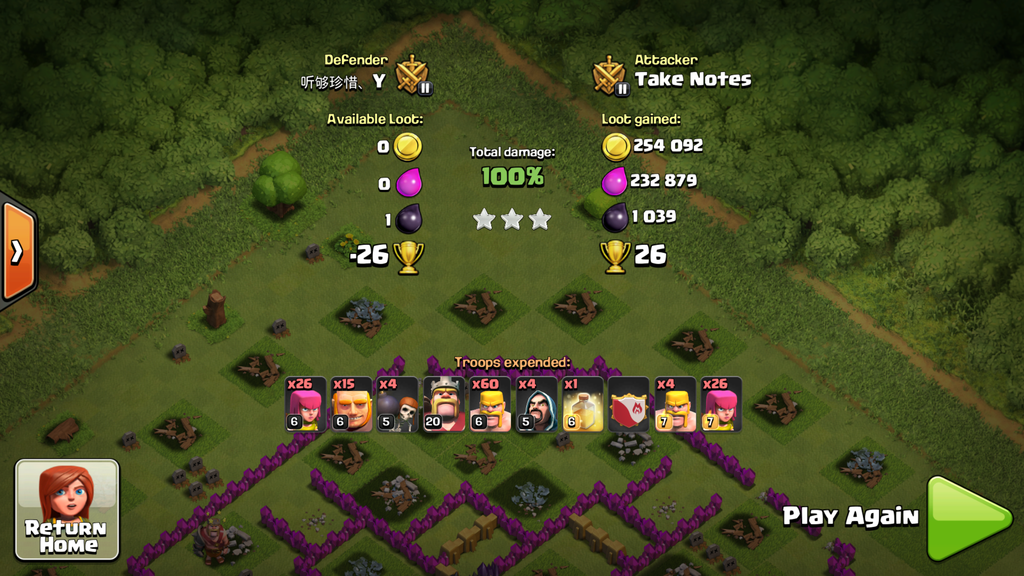Select the Giant x15 troop card
The height and width of the screenshot is (576, 1024).
(352, 404)
